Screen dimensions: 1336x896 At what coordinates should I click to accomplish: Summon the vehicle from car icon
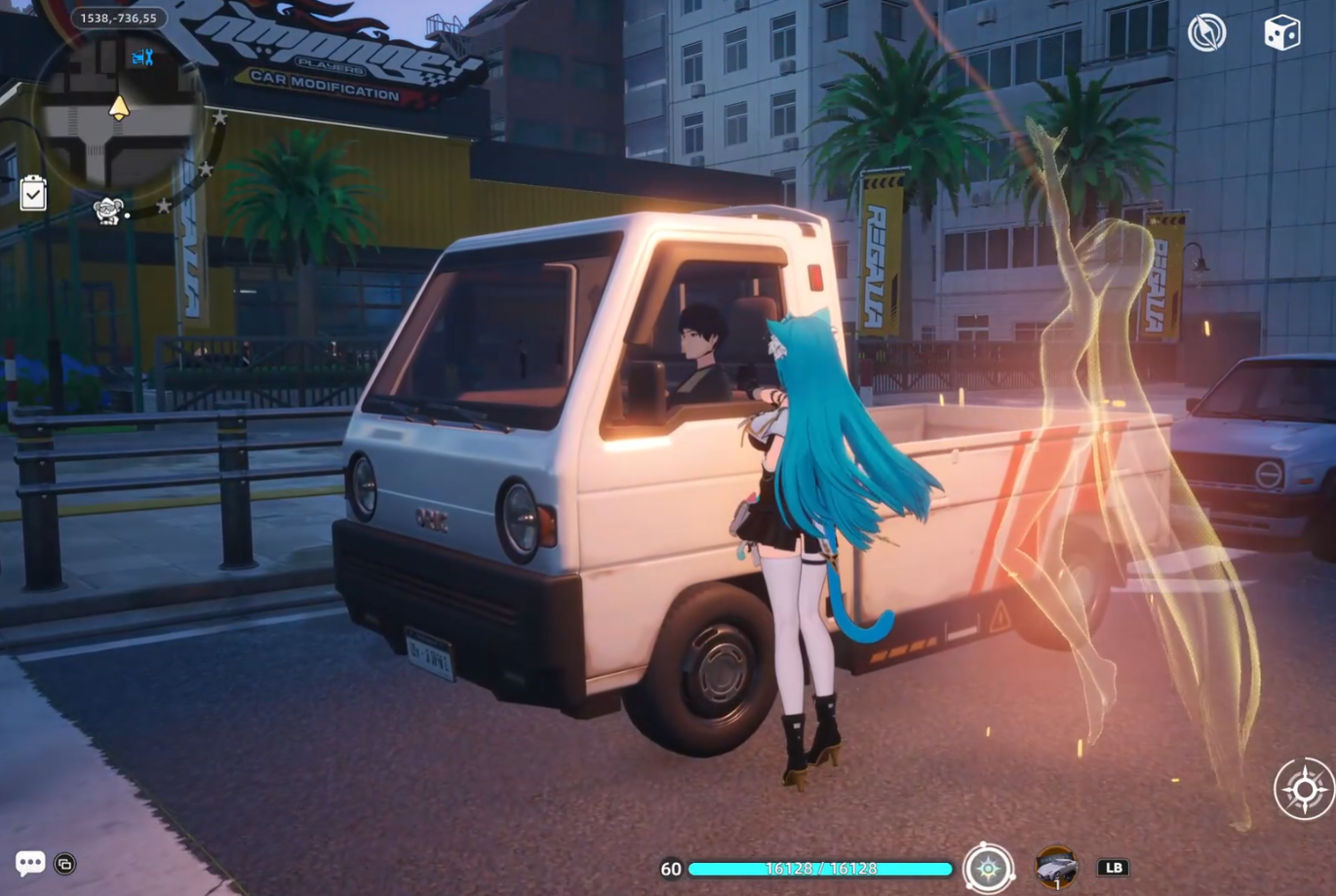click(1056, 866)
